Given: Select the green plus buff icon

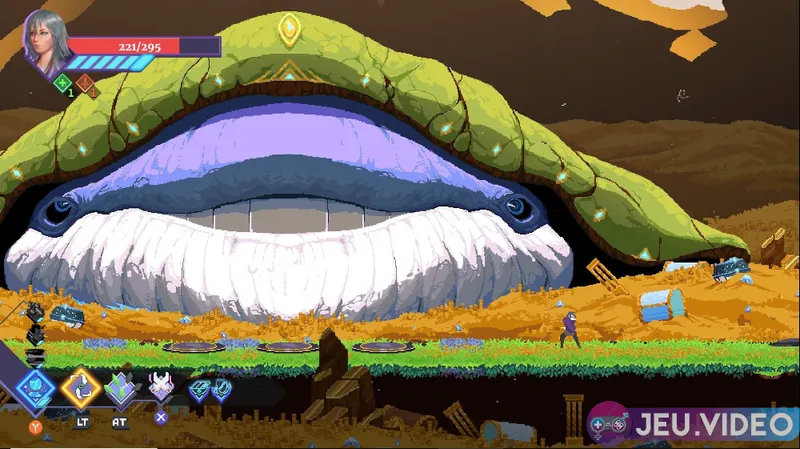Looking at the screenshot, I should (x=63, y=84).
